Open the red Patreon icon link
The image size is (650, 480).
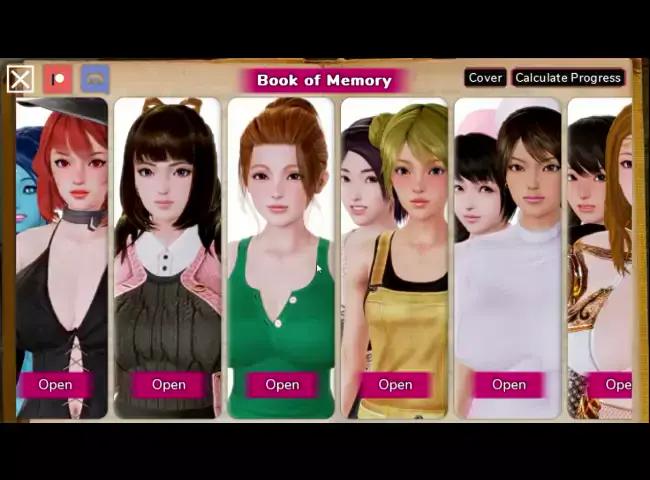tap(58, 79)
